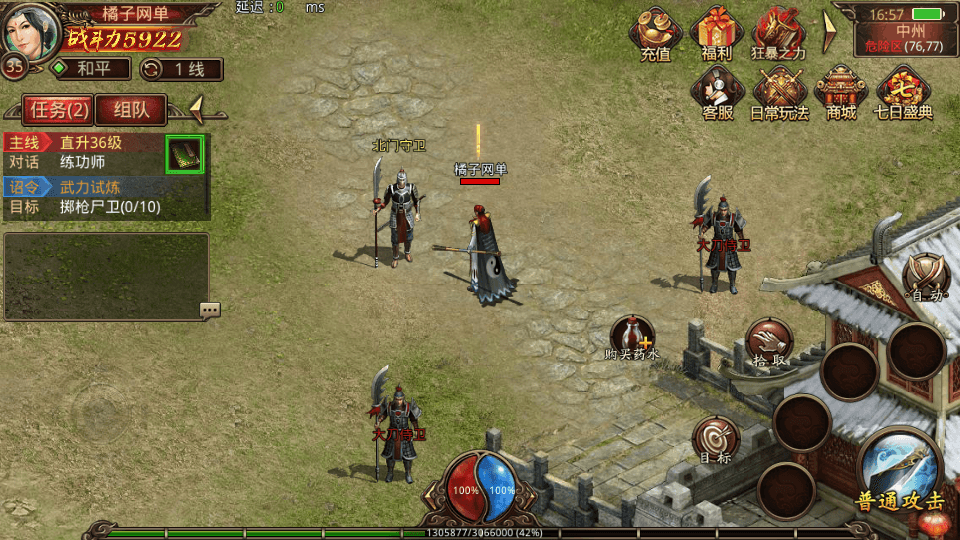Collapse the top-right icon row arrow
This screenshot has height=540, width=960.
[x=829, y=32]
